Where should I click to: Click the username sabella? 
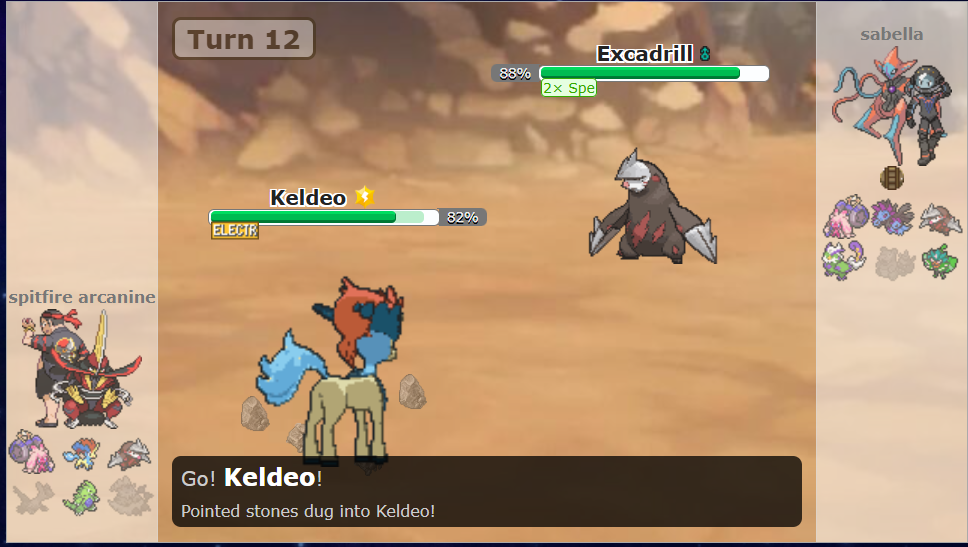click(891, 35)
